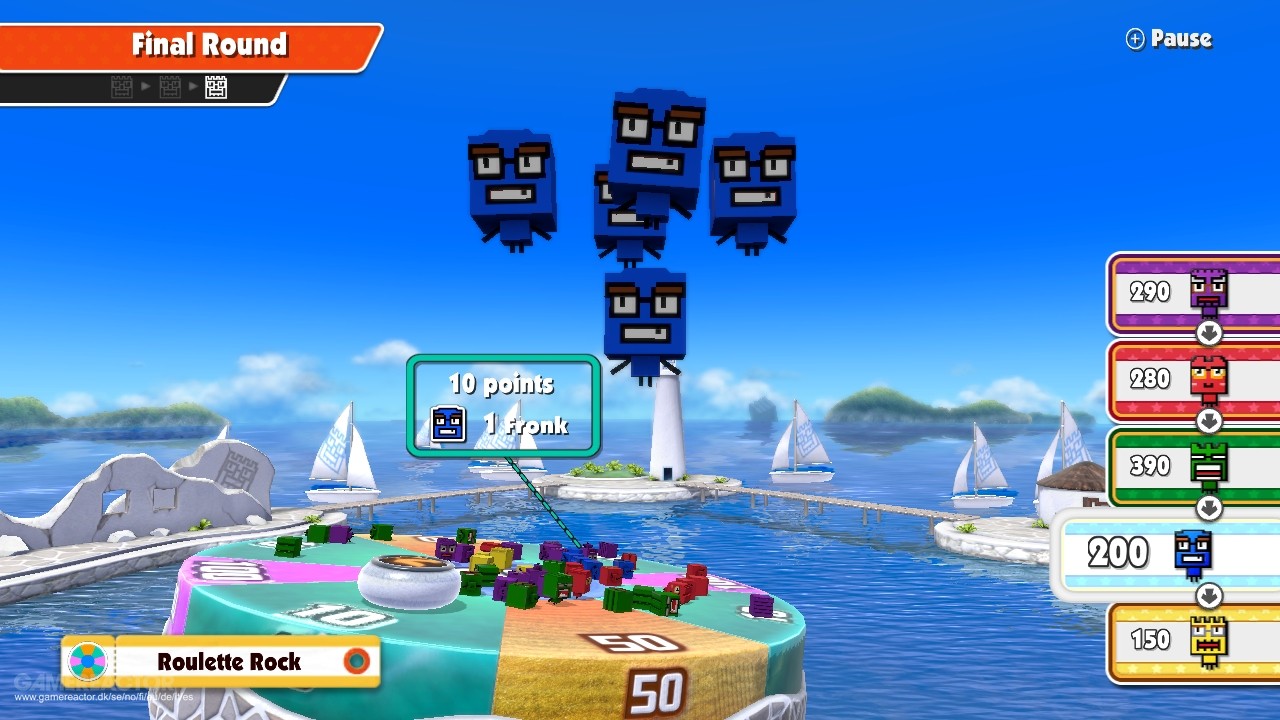Click the highlighted final round castle icon
1280x720 pixels.
(216, 86)
